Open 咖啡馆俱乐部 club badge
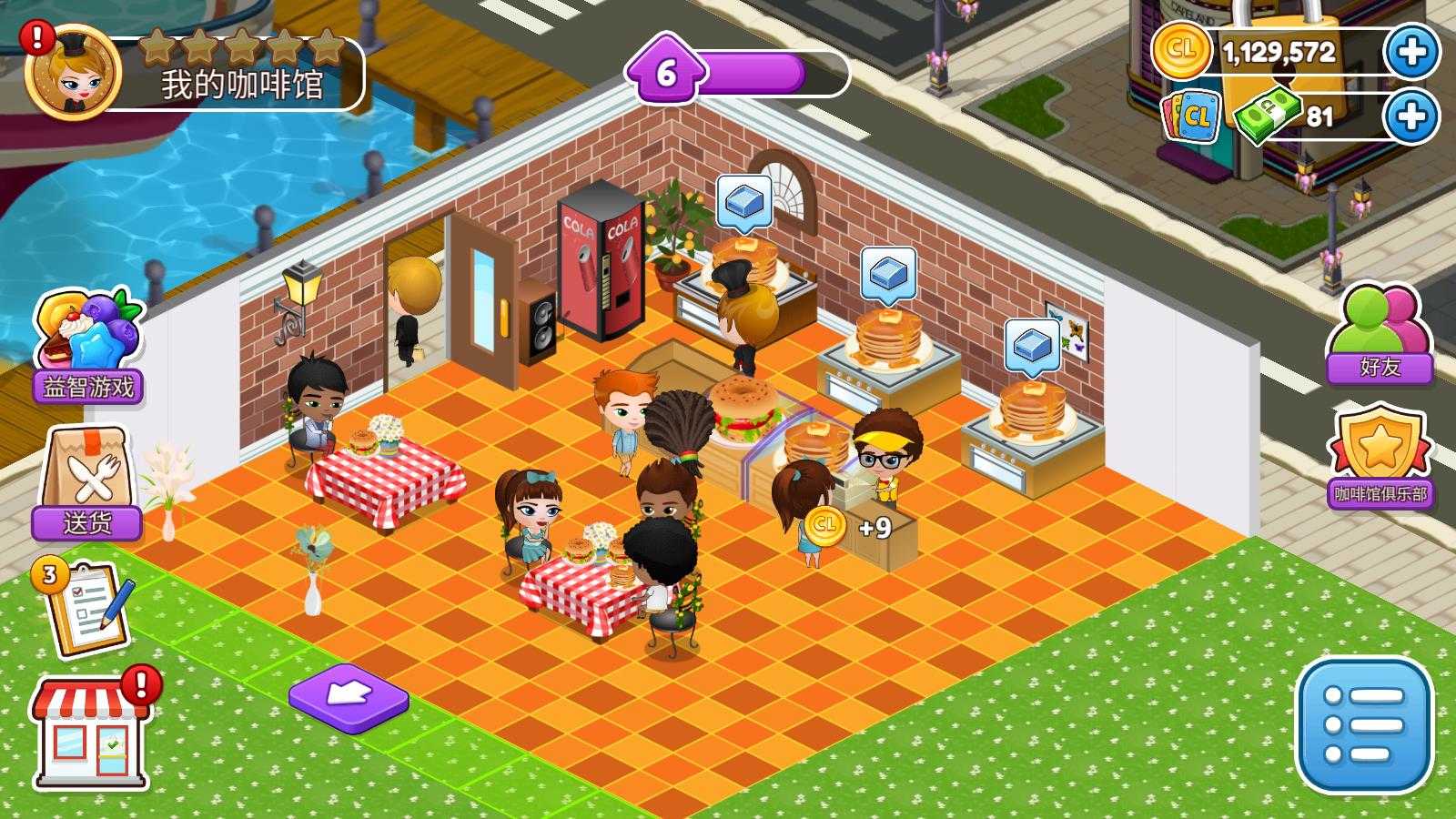Viewport: 1456px width, 819px height. click(1380, 458)
